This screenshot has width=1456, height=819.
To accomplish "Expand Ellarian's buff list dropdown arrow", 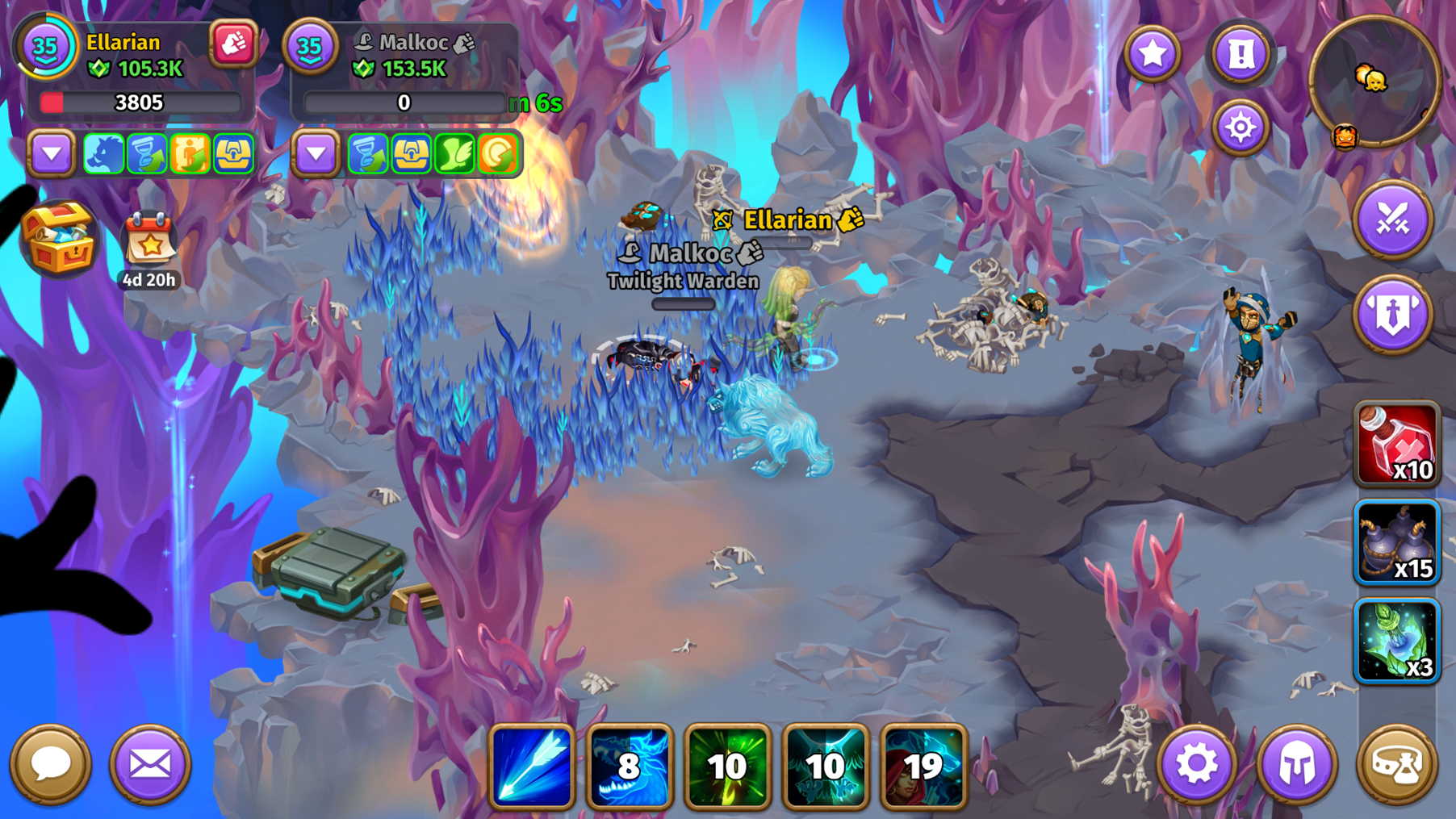I will click(x=52, y=153).
